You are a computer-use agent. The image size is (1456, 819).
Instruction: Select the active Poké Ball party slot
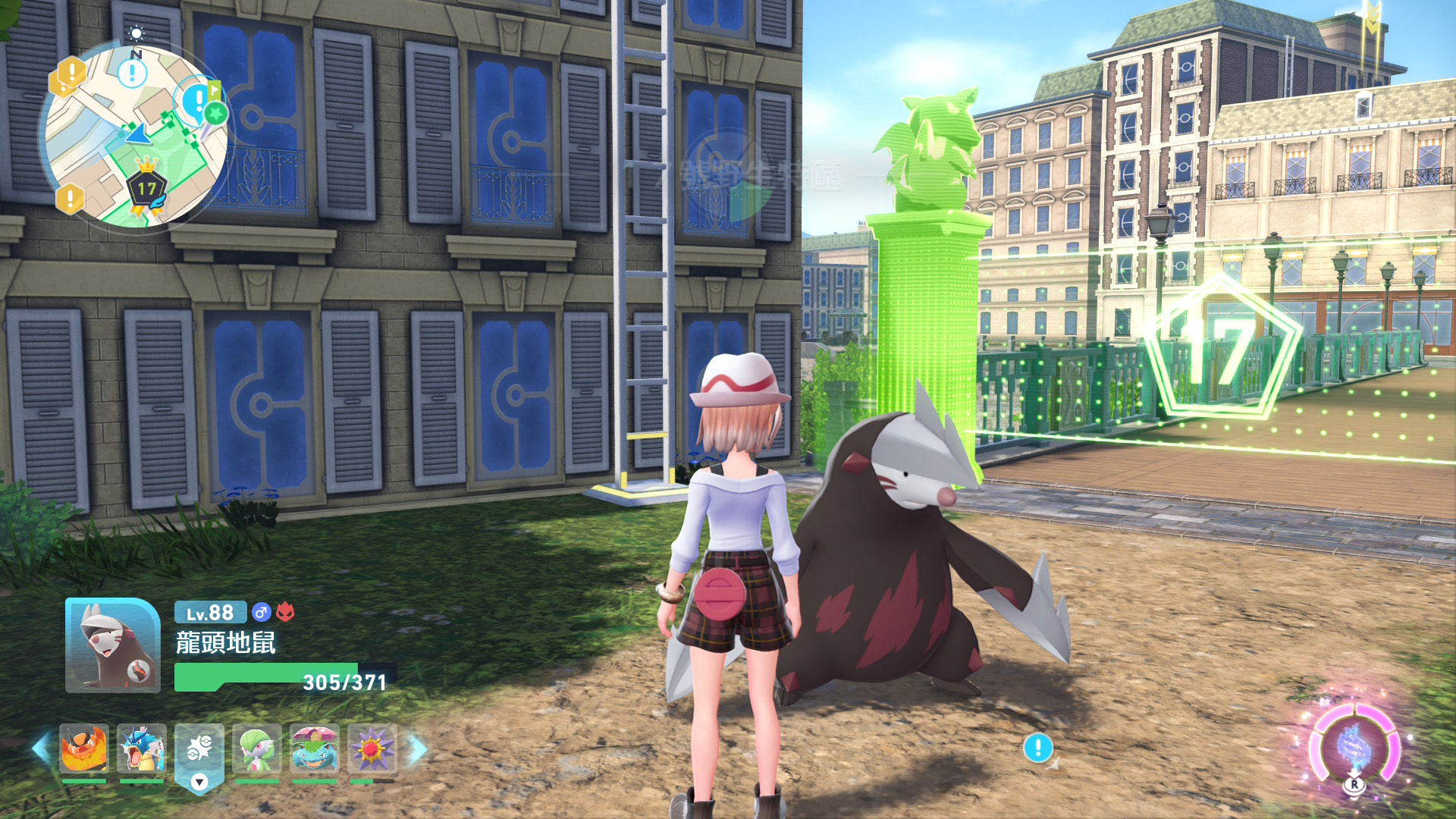pyautogui.click(x=199, y=751)
